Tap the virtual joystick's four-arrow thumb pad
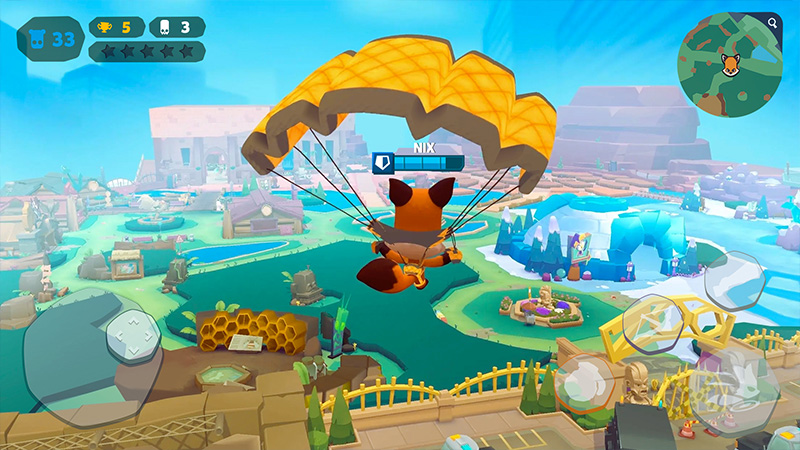This screenshot has width=800, height=450. click(133, 336)
